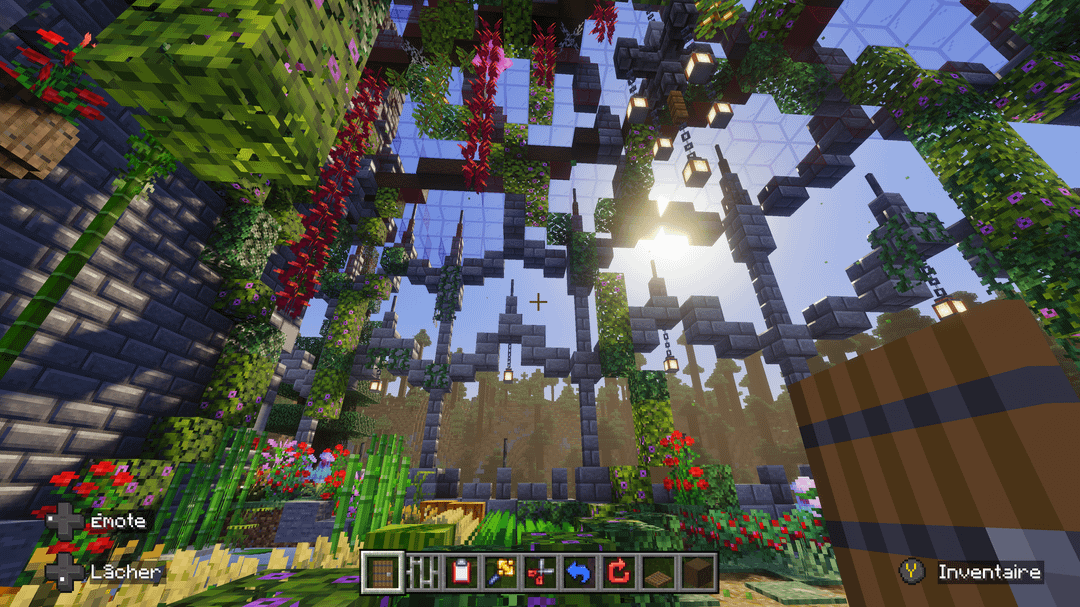The width and height of the screenshot is (1080, 607).
Task: Select the golden wand tool slot
Action: (x=500, y=573)
